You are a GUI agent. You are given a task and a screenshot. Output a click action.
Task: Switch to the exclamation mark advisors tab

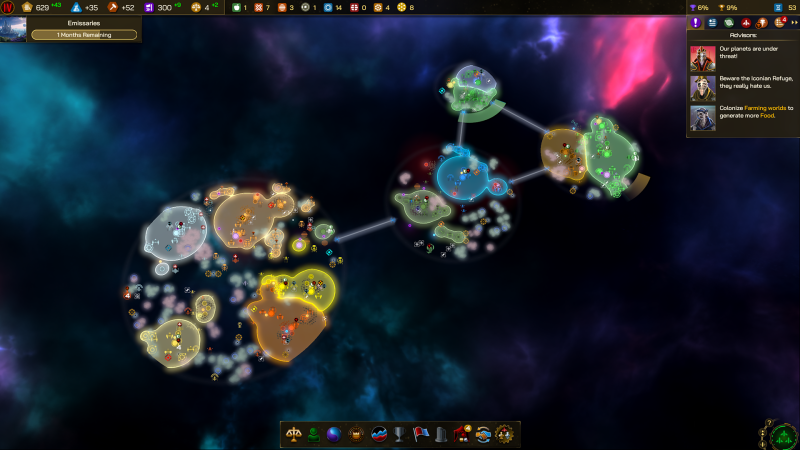click(697, 23)
